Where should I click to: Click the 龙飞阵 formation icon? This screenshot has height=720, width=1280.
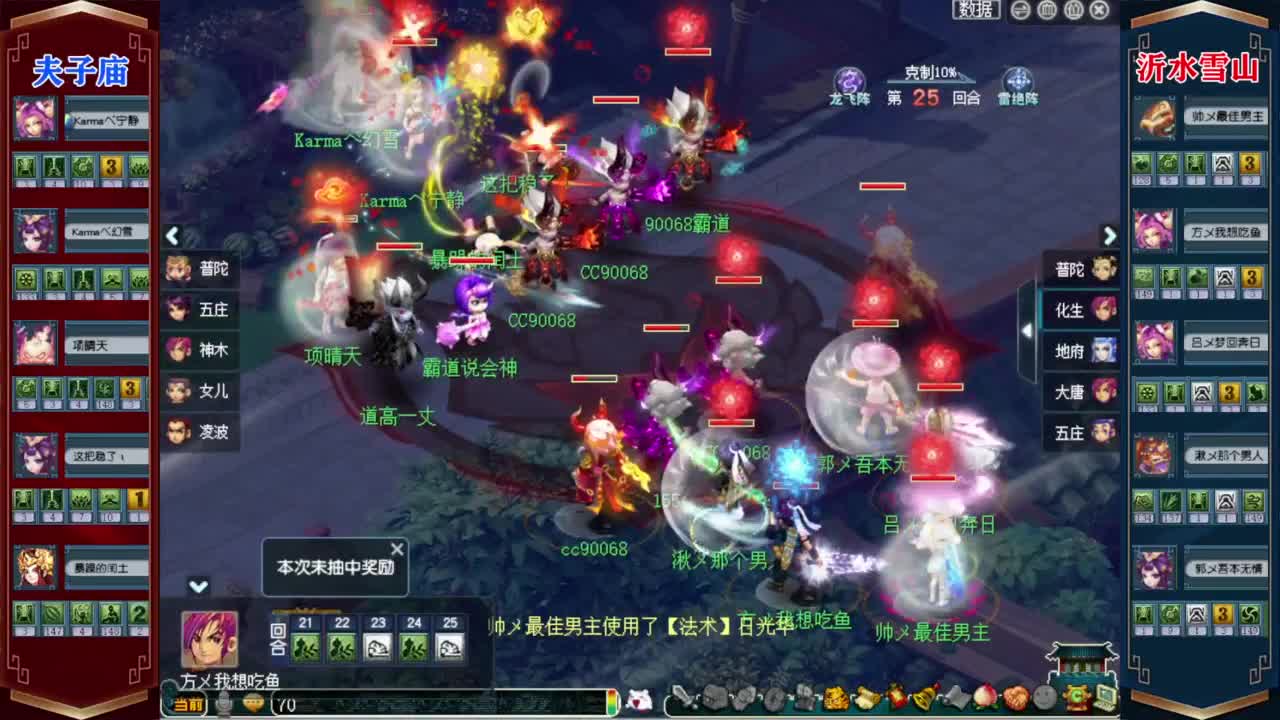click(849, 80)
